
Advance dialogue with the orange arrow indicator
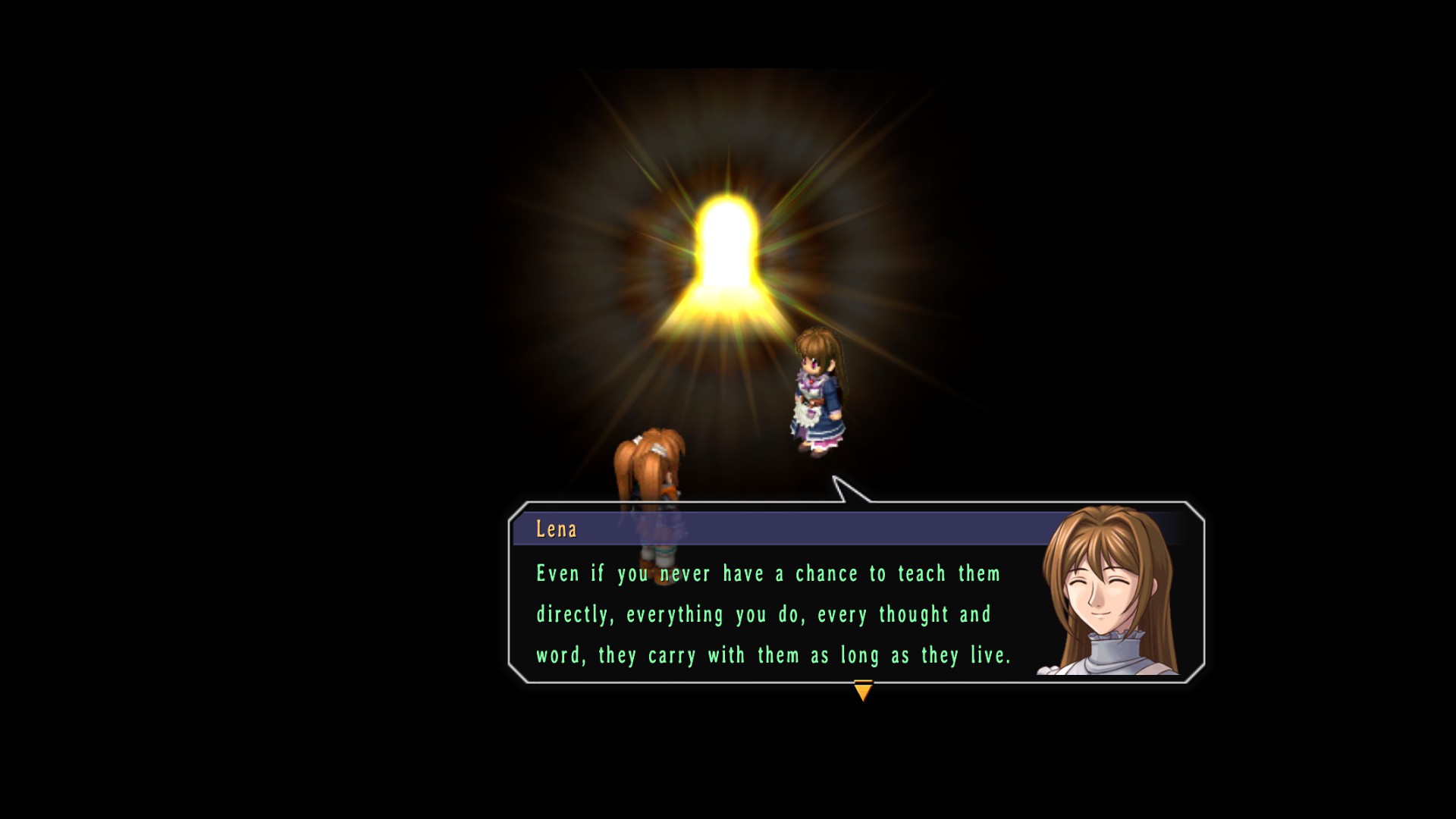coord(863,690)
